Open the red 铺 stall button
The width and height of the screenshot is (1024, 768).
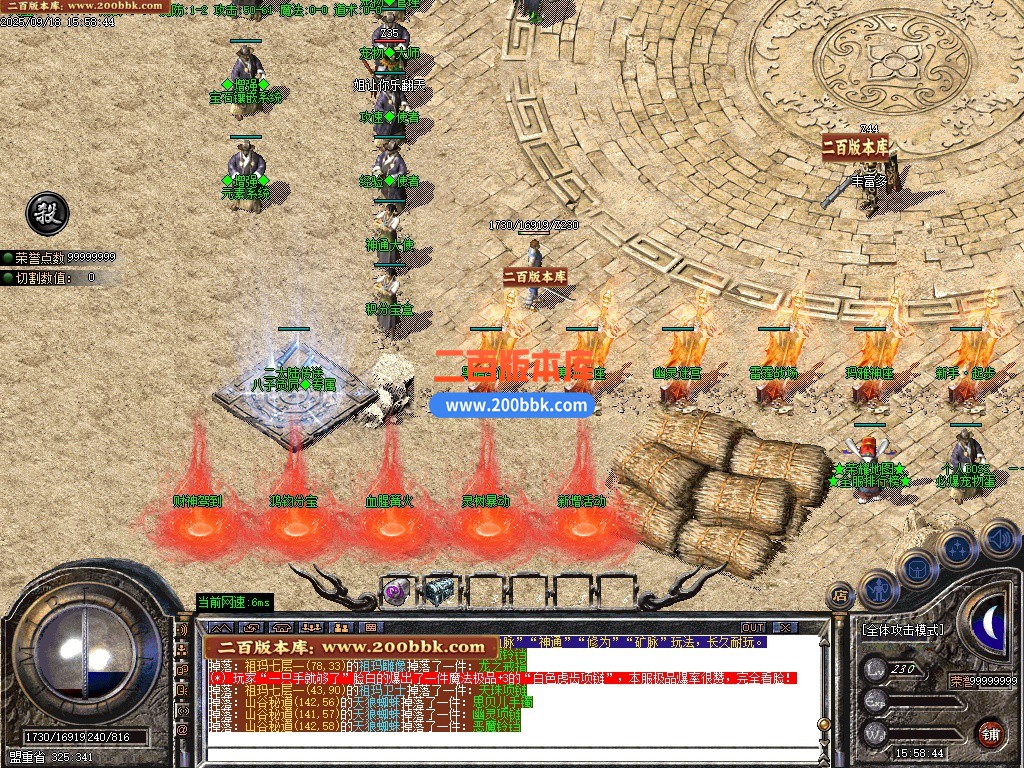pyautogui.click(x=990, y=732)
